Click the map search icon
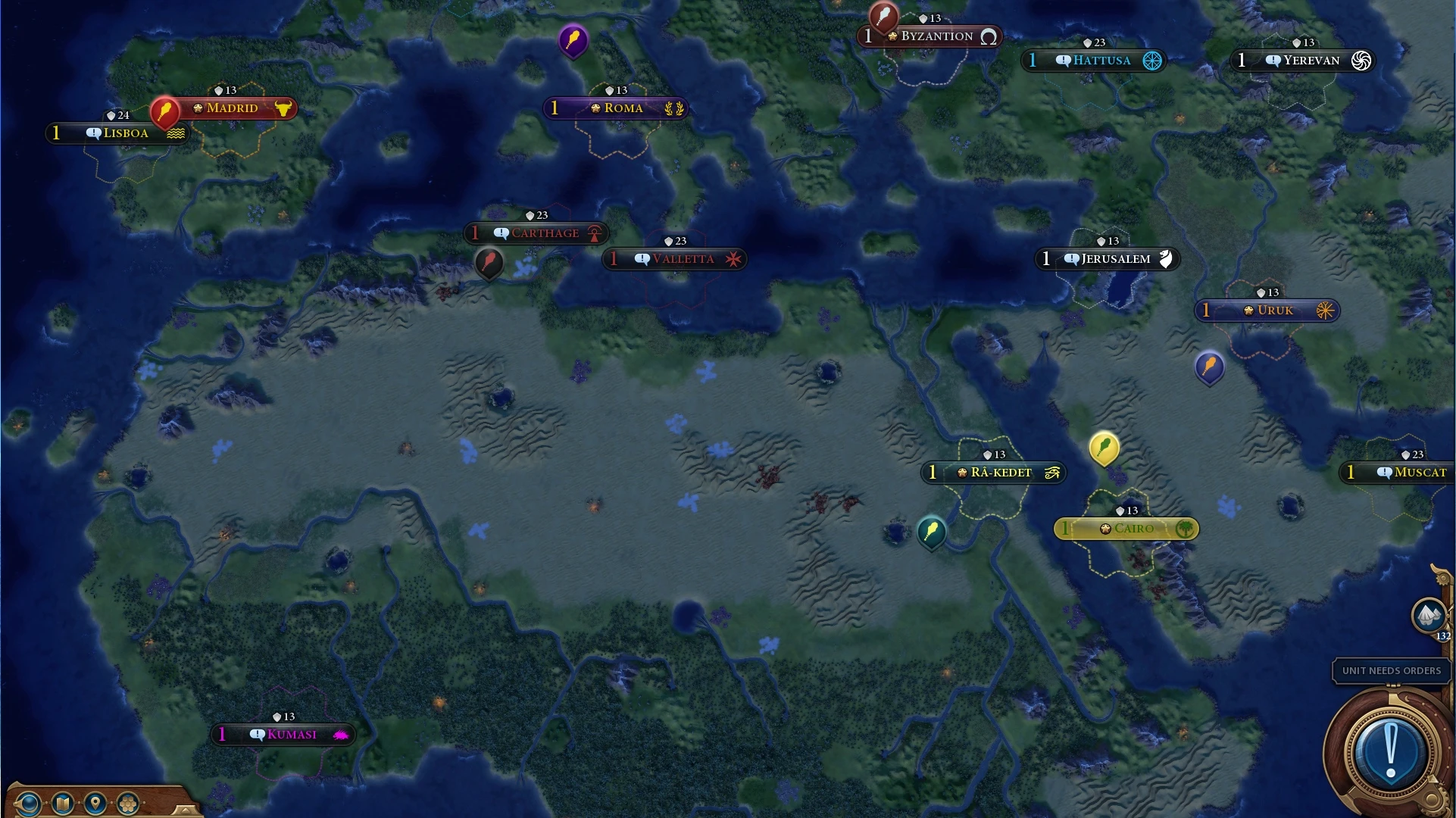Viewport: 1456px width, 818px height. pos(62,803)
